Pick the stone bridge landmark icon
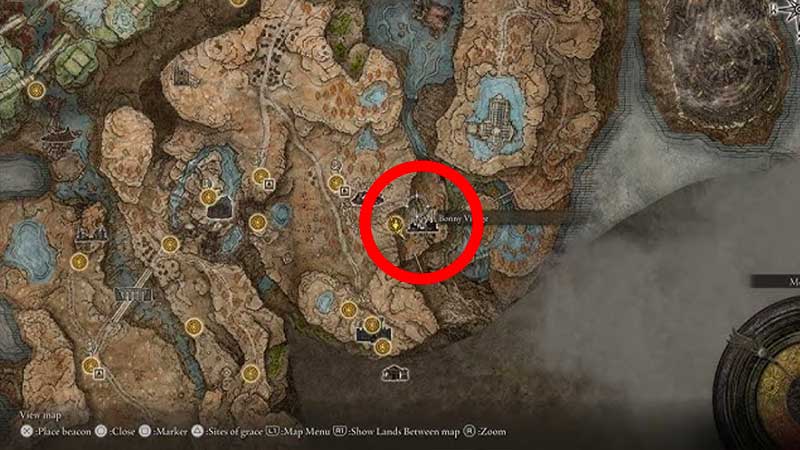Screen dimensions: 800x450 (135, 295)
